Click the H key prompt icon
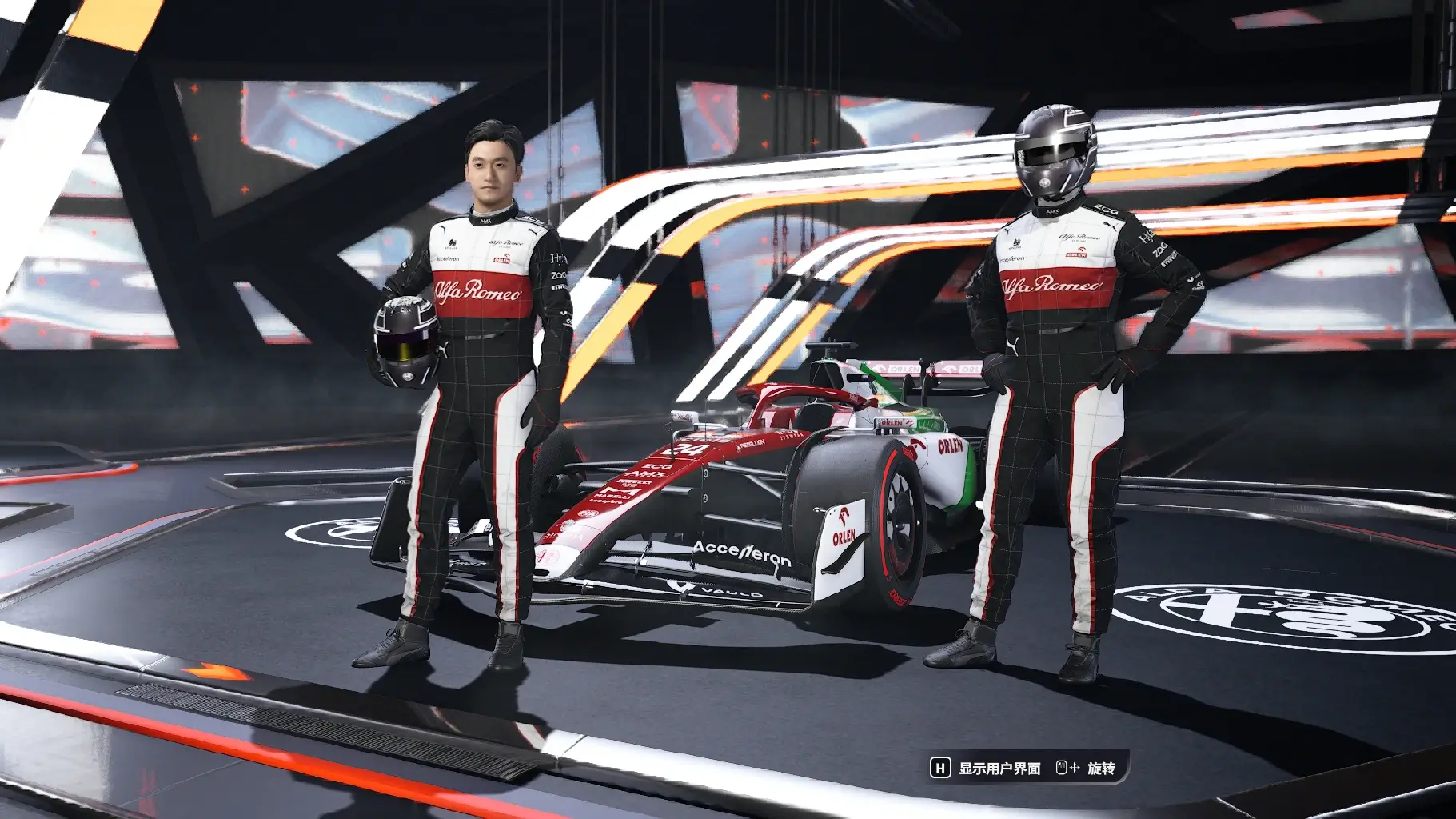This screenshot has height=819, width=1456. (x=939, y=769)
